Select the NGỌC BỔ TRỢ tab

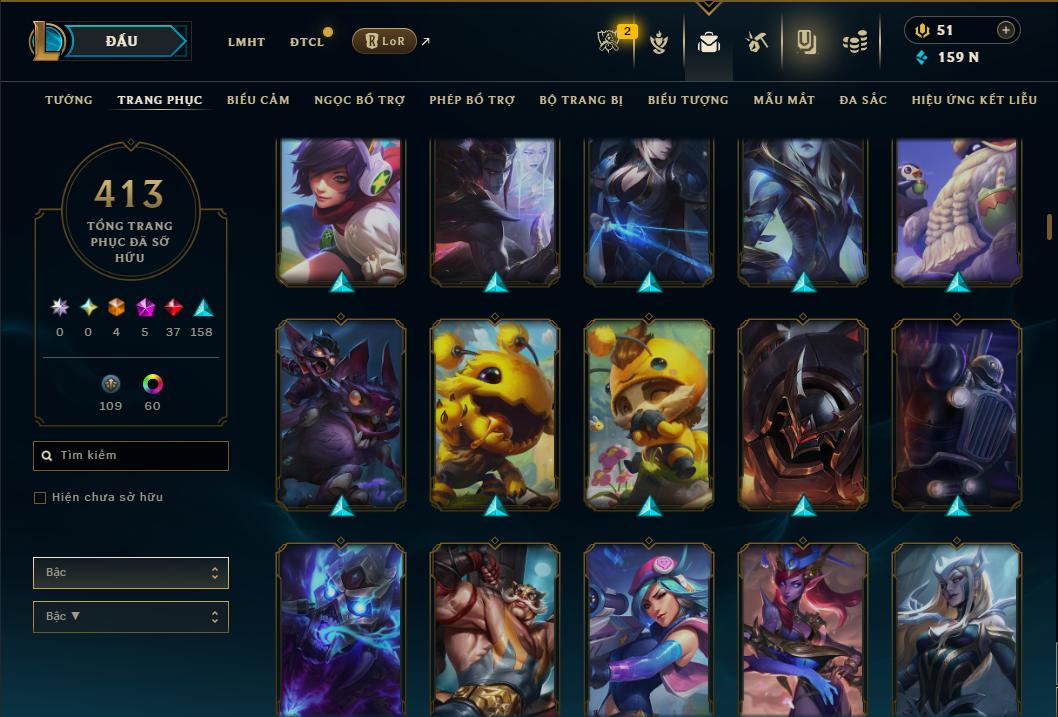pos(359,100)
